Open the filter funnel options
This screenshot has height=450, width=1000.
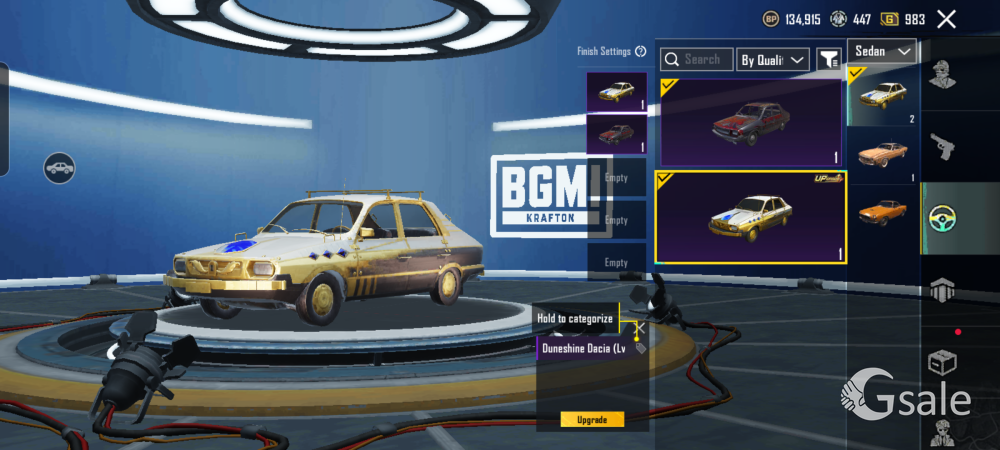tap(829, 60)
